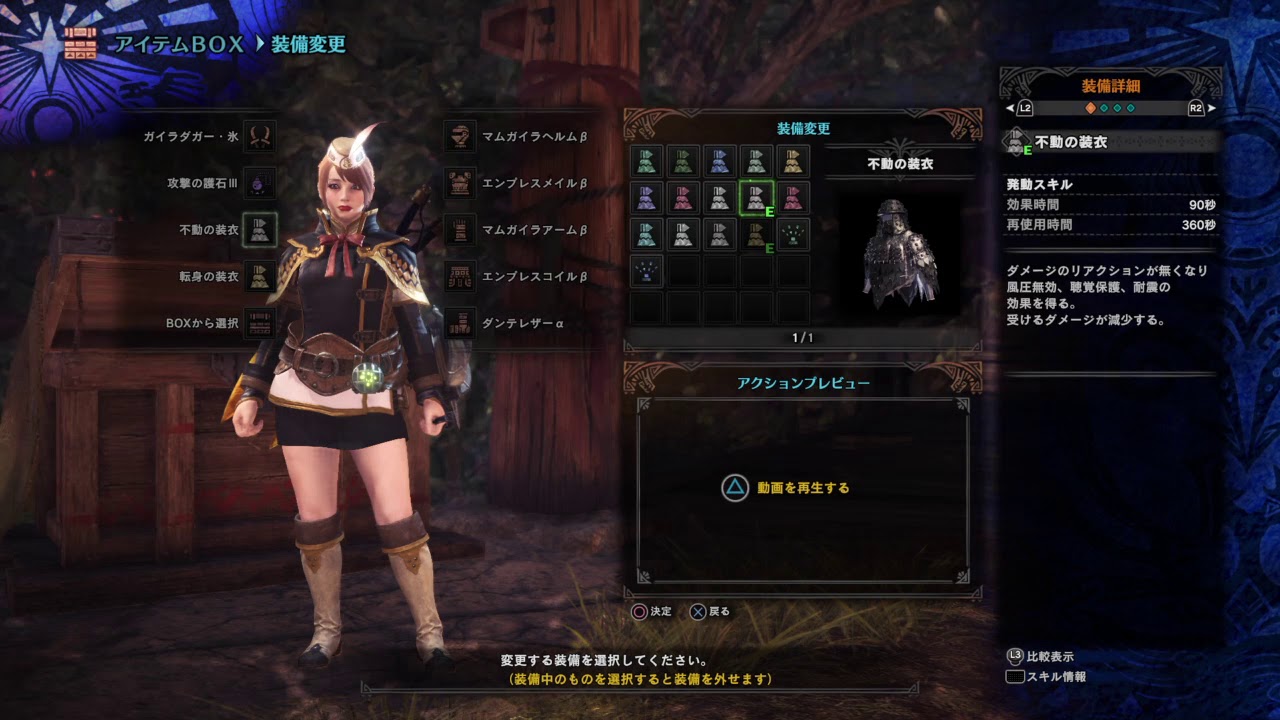Image resolution: width=1280 pixels, height=720 pixels.
Task: Switch detail page with right arrow
Action: pyautogui.click(x=1211, y=108)
